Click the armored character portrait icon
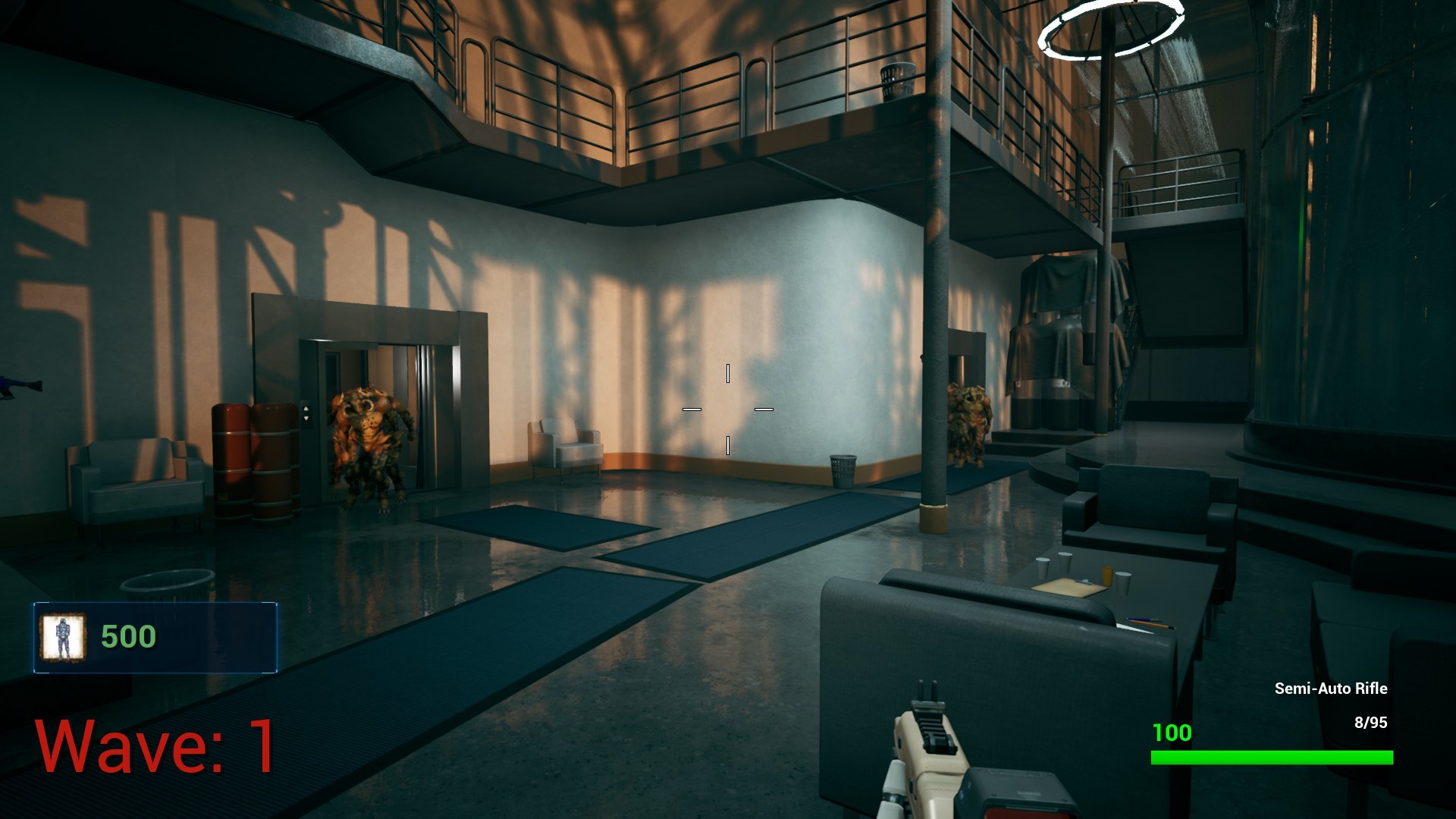The image size is (1456, 819). (64, 635)
